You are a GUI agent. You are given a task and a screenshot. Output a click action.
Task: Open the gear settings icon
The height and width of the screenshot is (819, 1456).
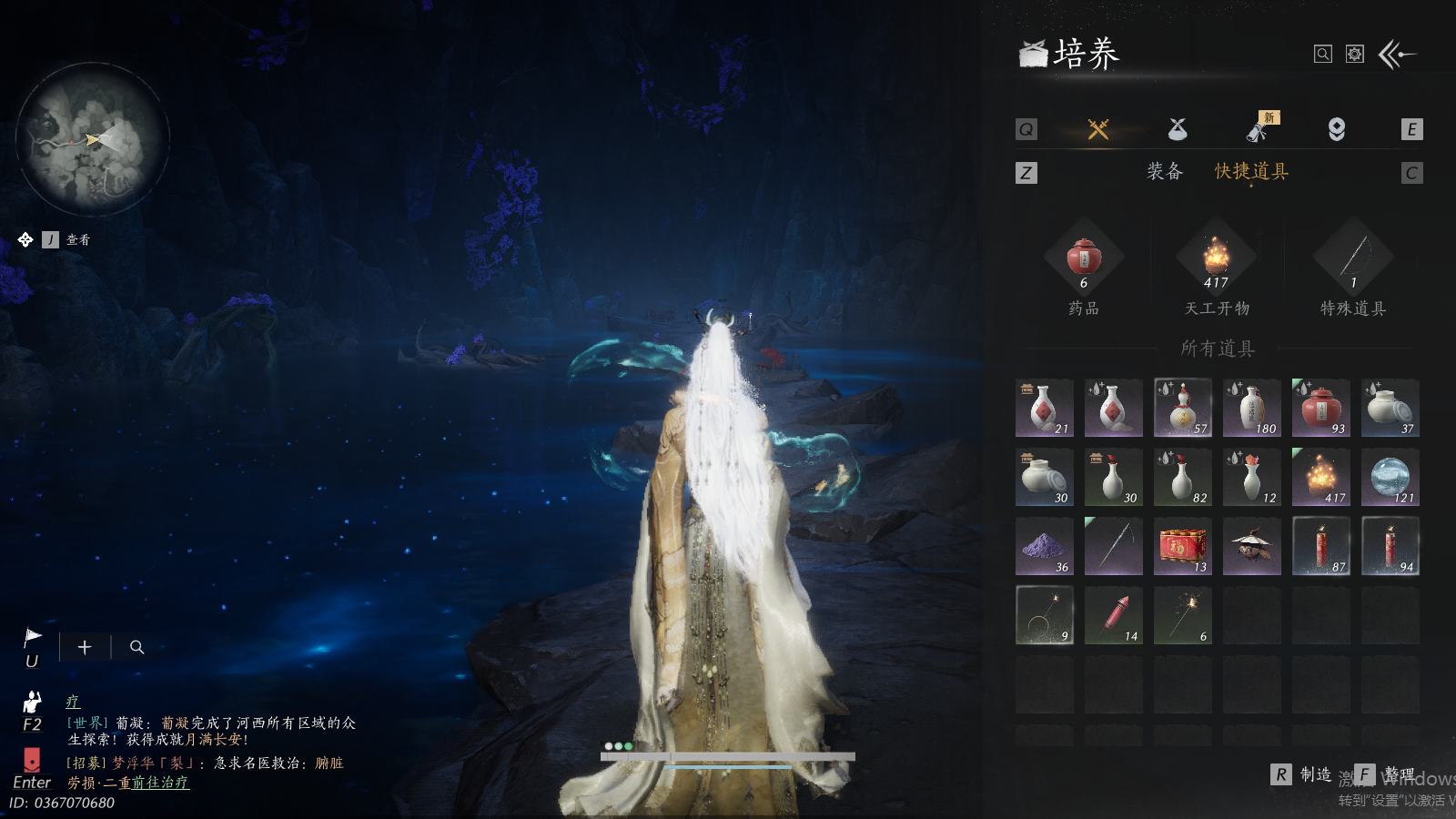click(1355, 55)
